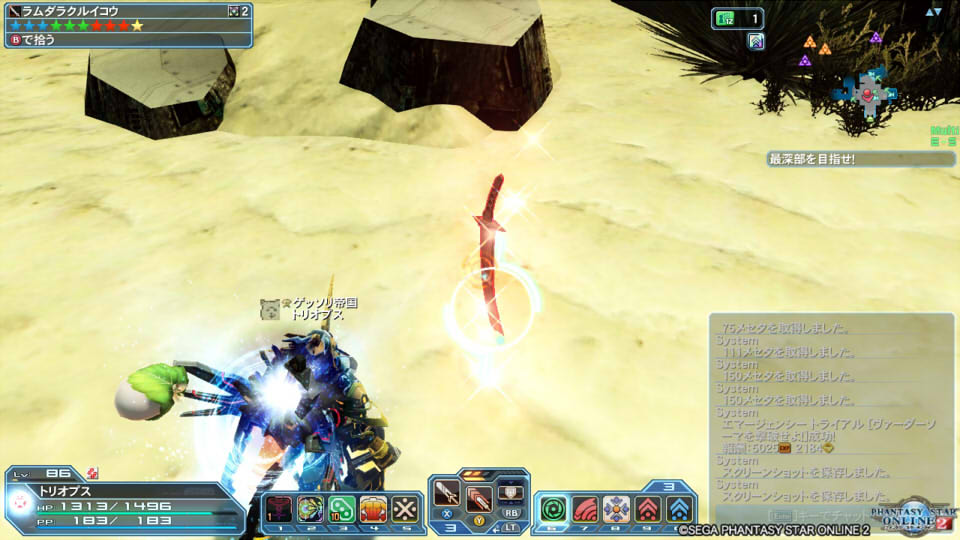This screenshot has height=540, width=960.
Task: Select the red hotbar icon in slot one
Action: click(277, 509)
